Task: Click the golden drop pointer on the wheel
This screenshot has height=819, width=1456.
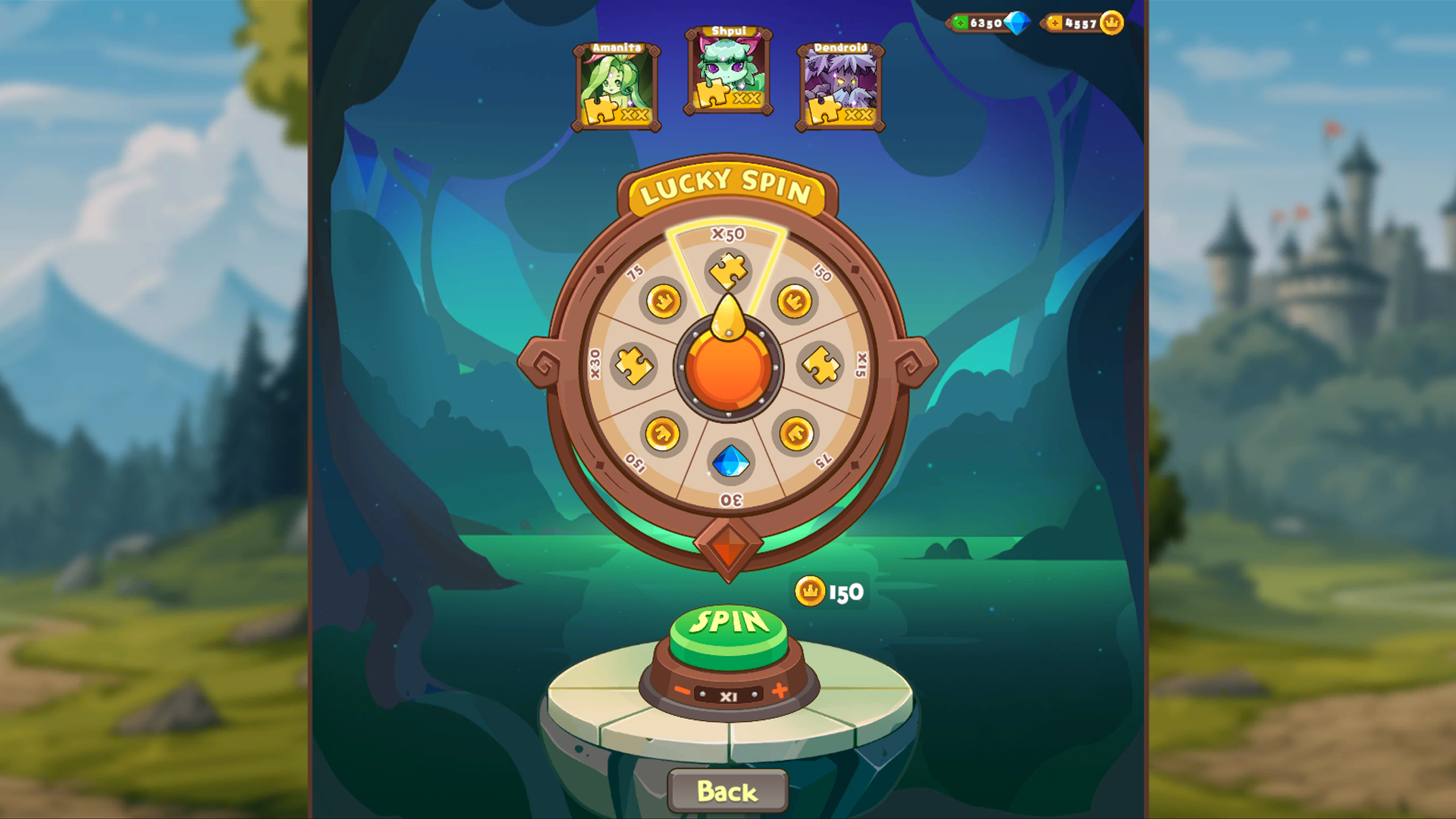Action: (x=727, y=318)
